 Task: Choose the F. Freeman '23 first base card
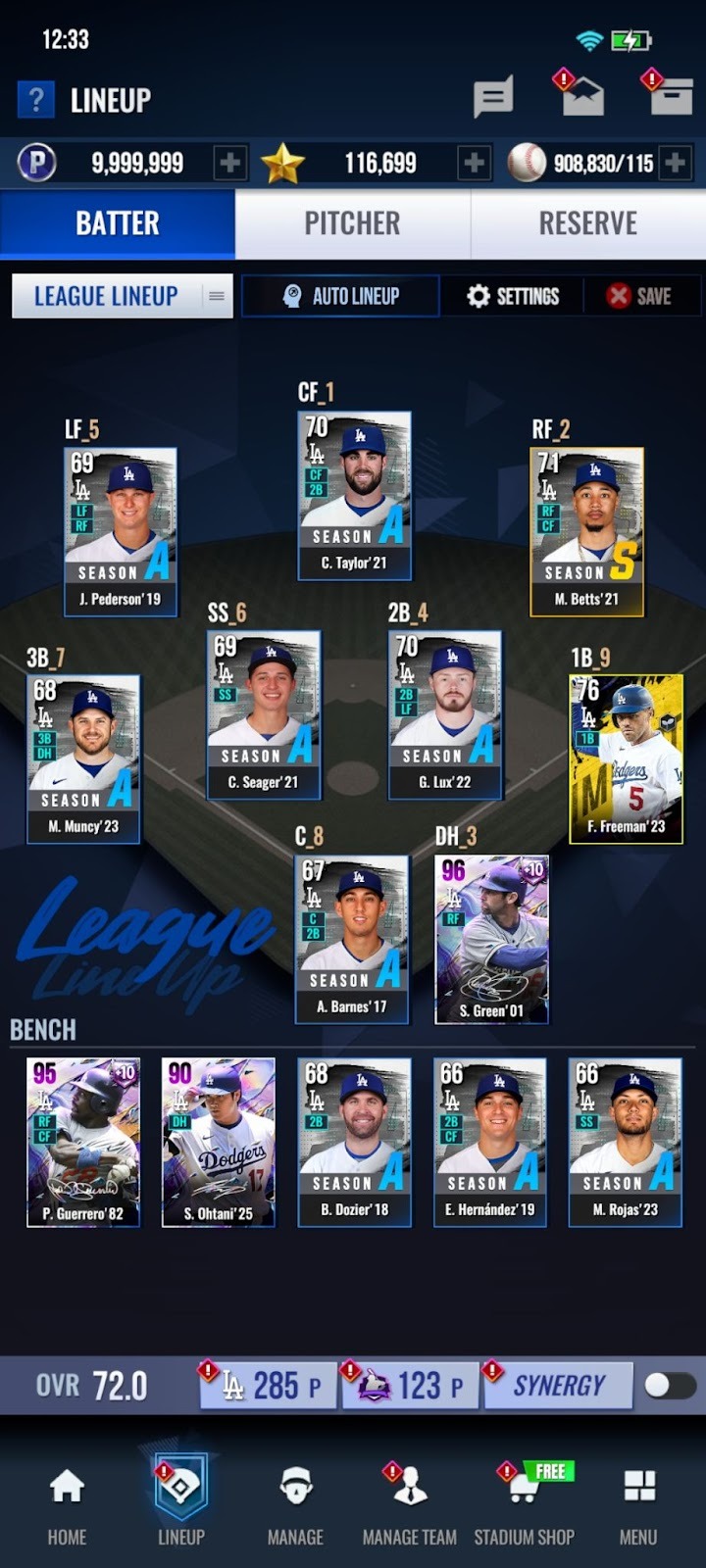pos(626,758)
